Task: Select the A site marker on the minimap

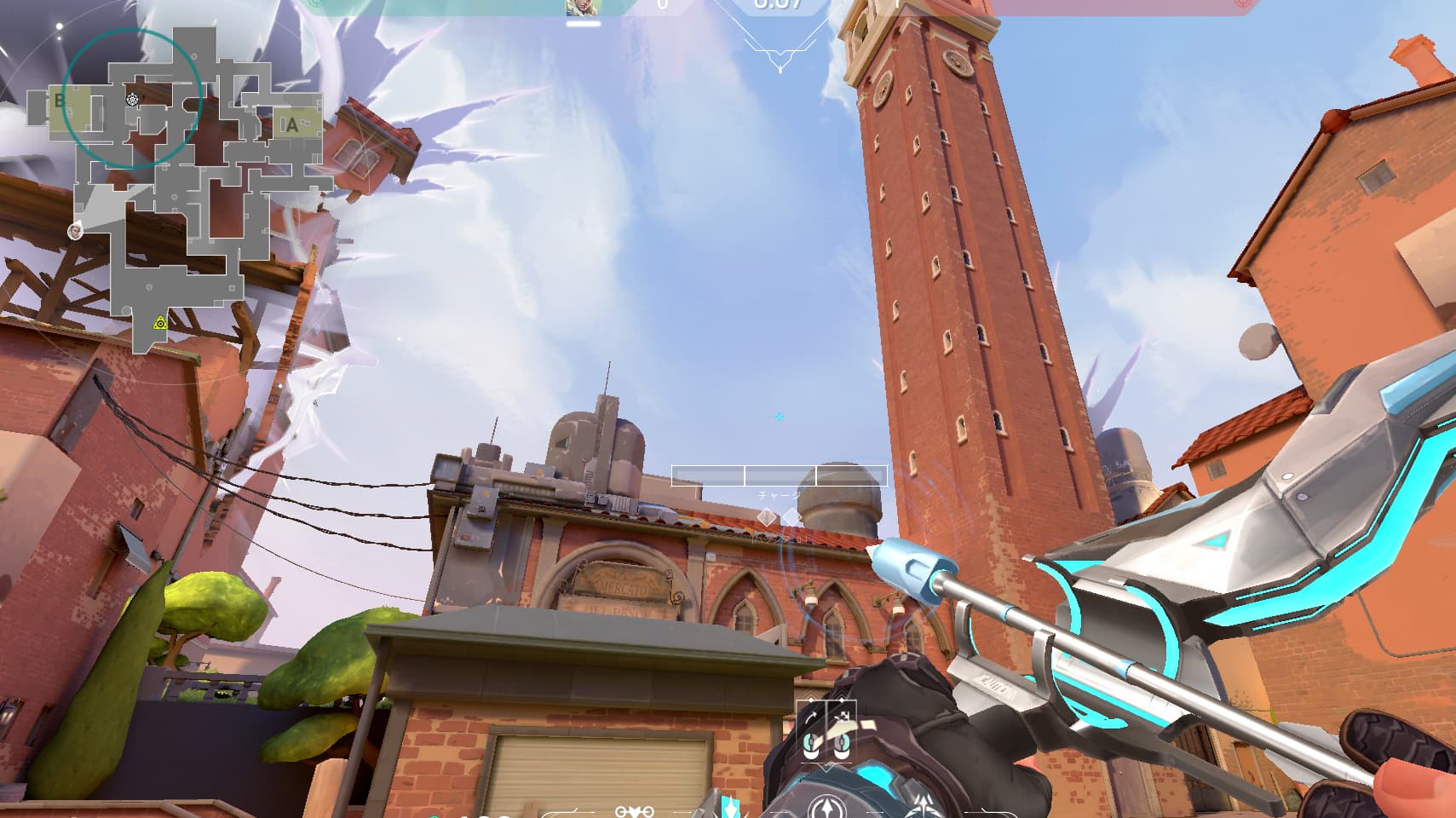Action: tap(292, 125)
